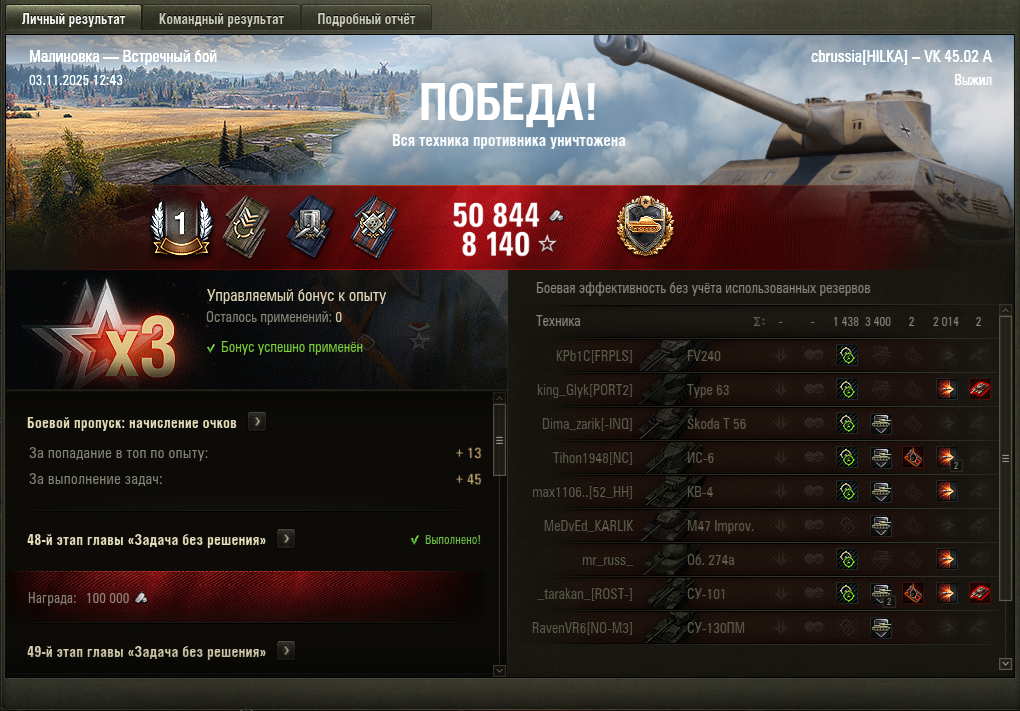Select the max1106 КВ-4 row
Image resolution: width=1020 pixels, height=711 pixels.
pos(700,491)
